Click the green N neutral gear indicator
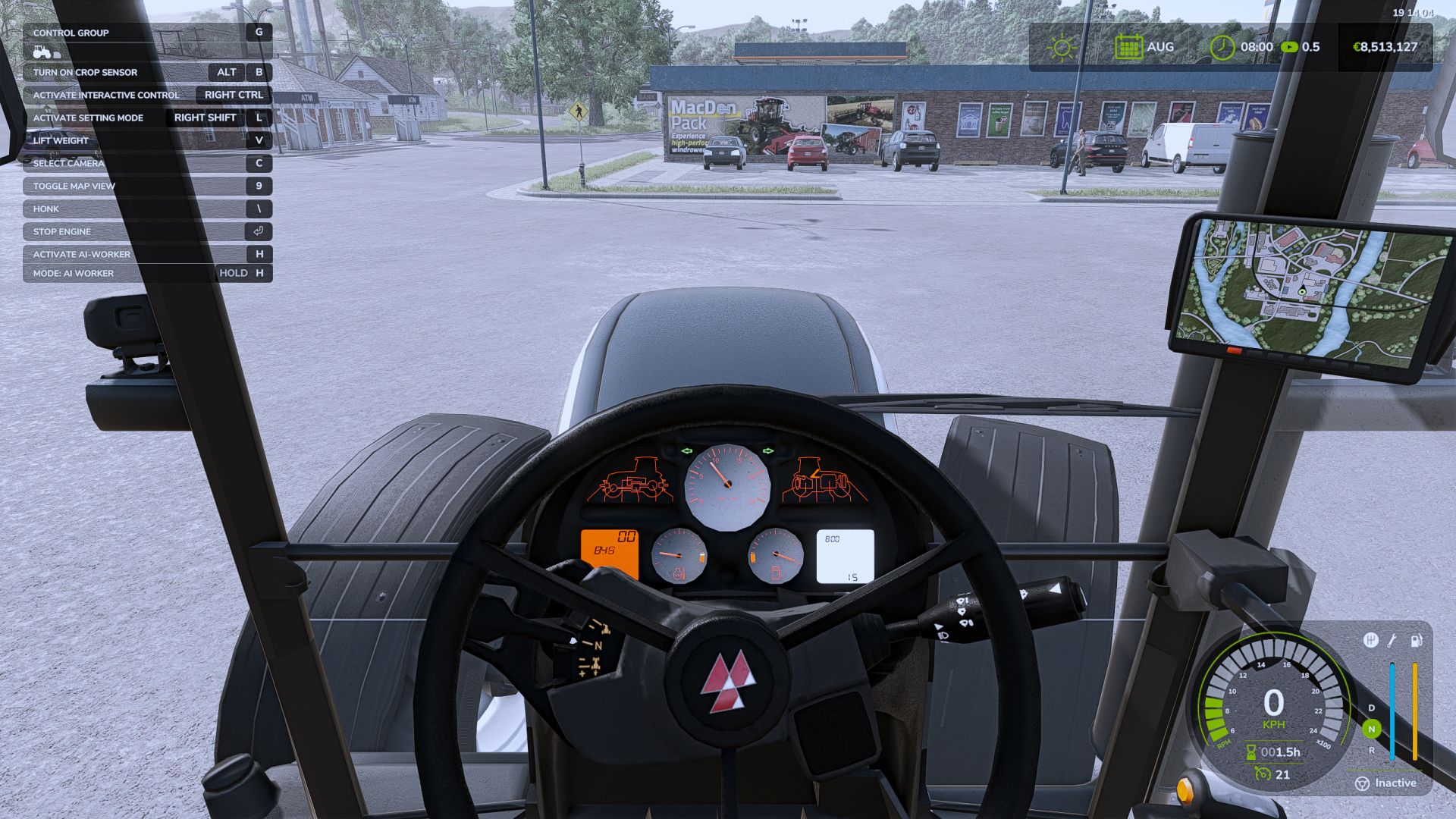The width and height of the screenshot is (1456, 819). click(1370, 729)
